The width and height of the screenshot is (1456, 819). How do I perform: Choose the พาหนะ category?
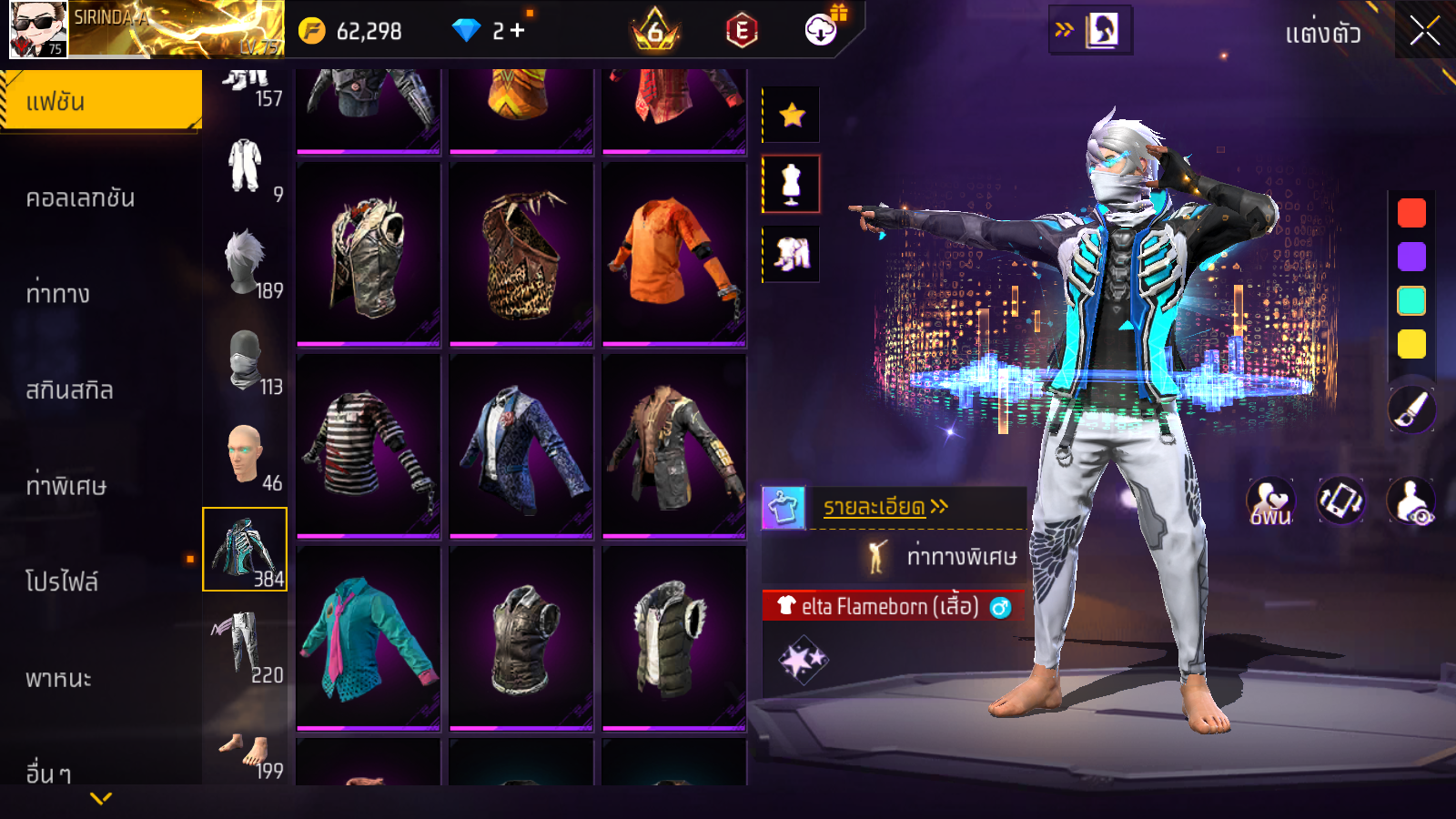(x=59, y=678)
